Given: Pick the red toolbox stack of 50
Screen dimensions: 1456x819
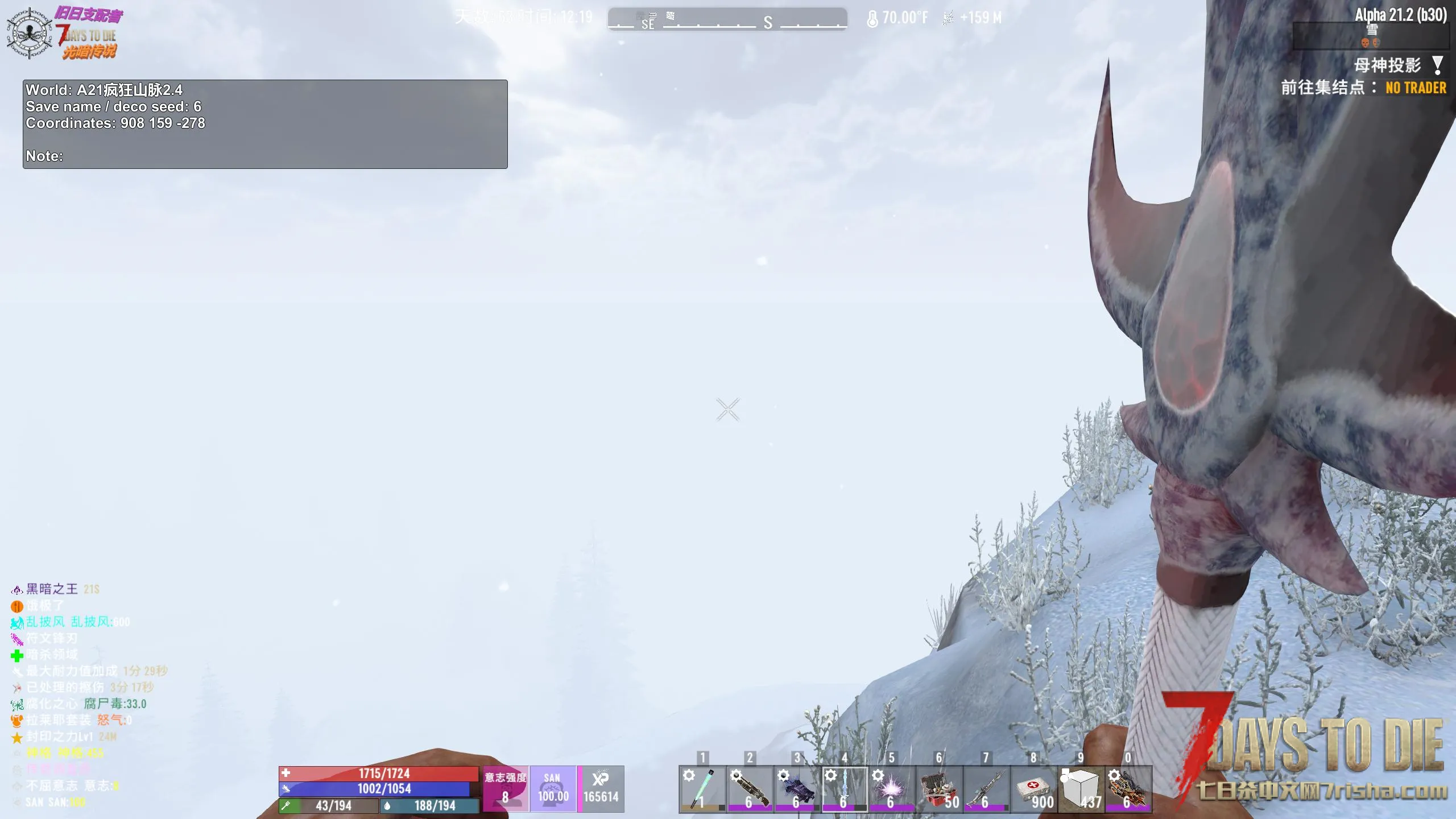Looking at the screenshot, I should 939,789.
